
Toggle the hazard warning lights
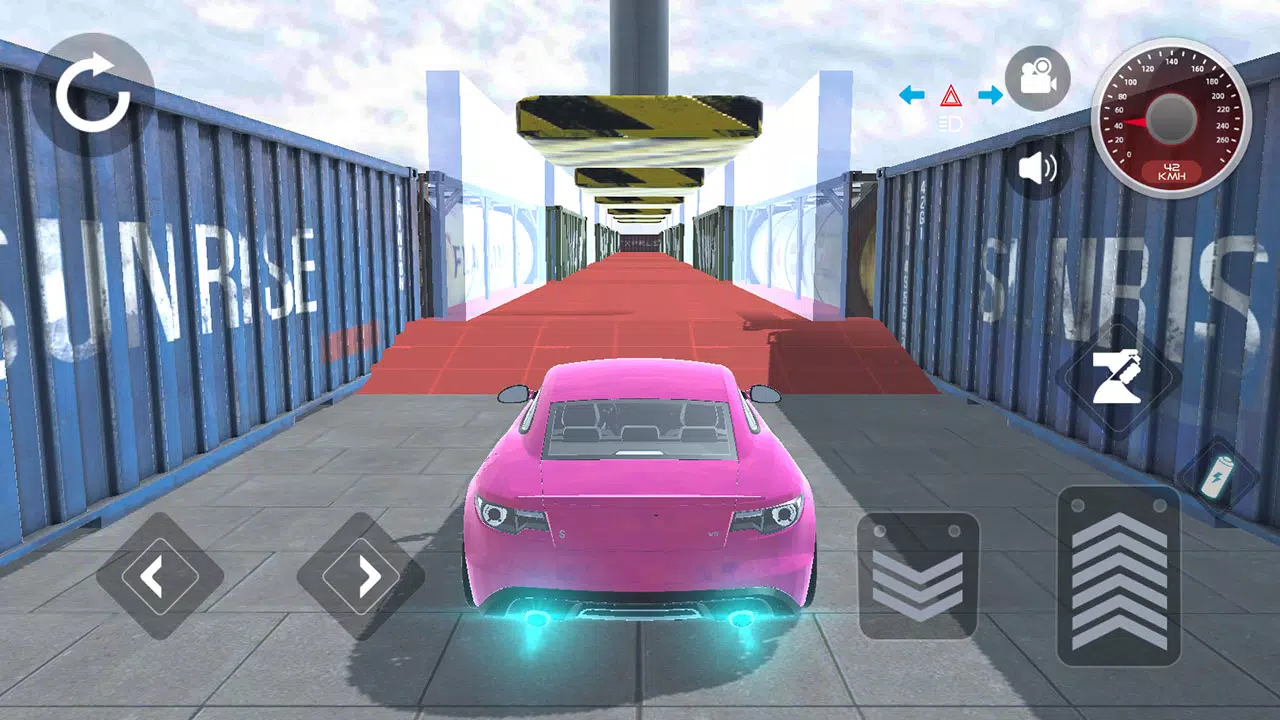952,96
